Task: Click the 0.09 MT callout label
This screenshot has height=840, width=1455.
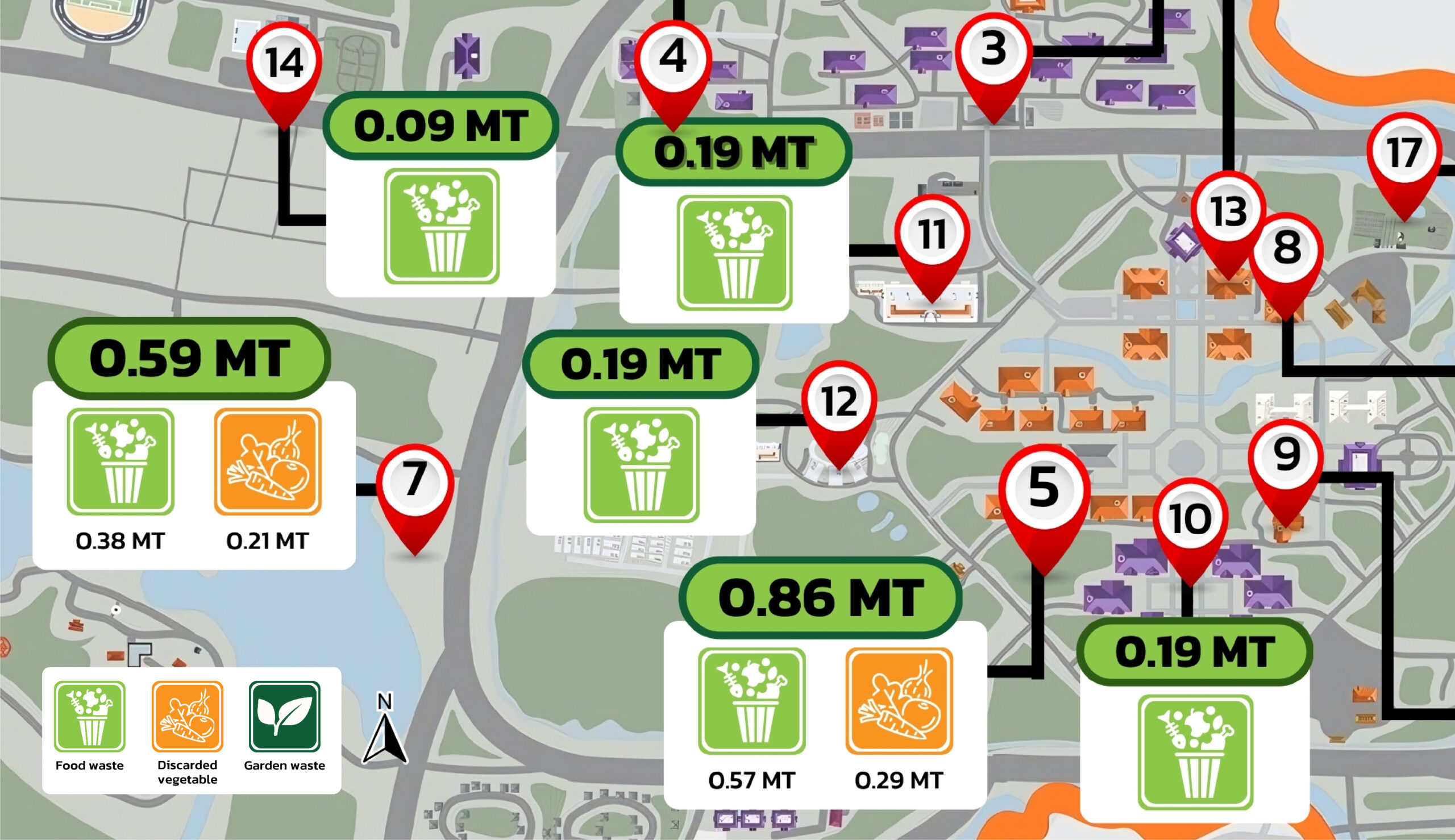Action: (x=441, y=126)
